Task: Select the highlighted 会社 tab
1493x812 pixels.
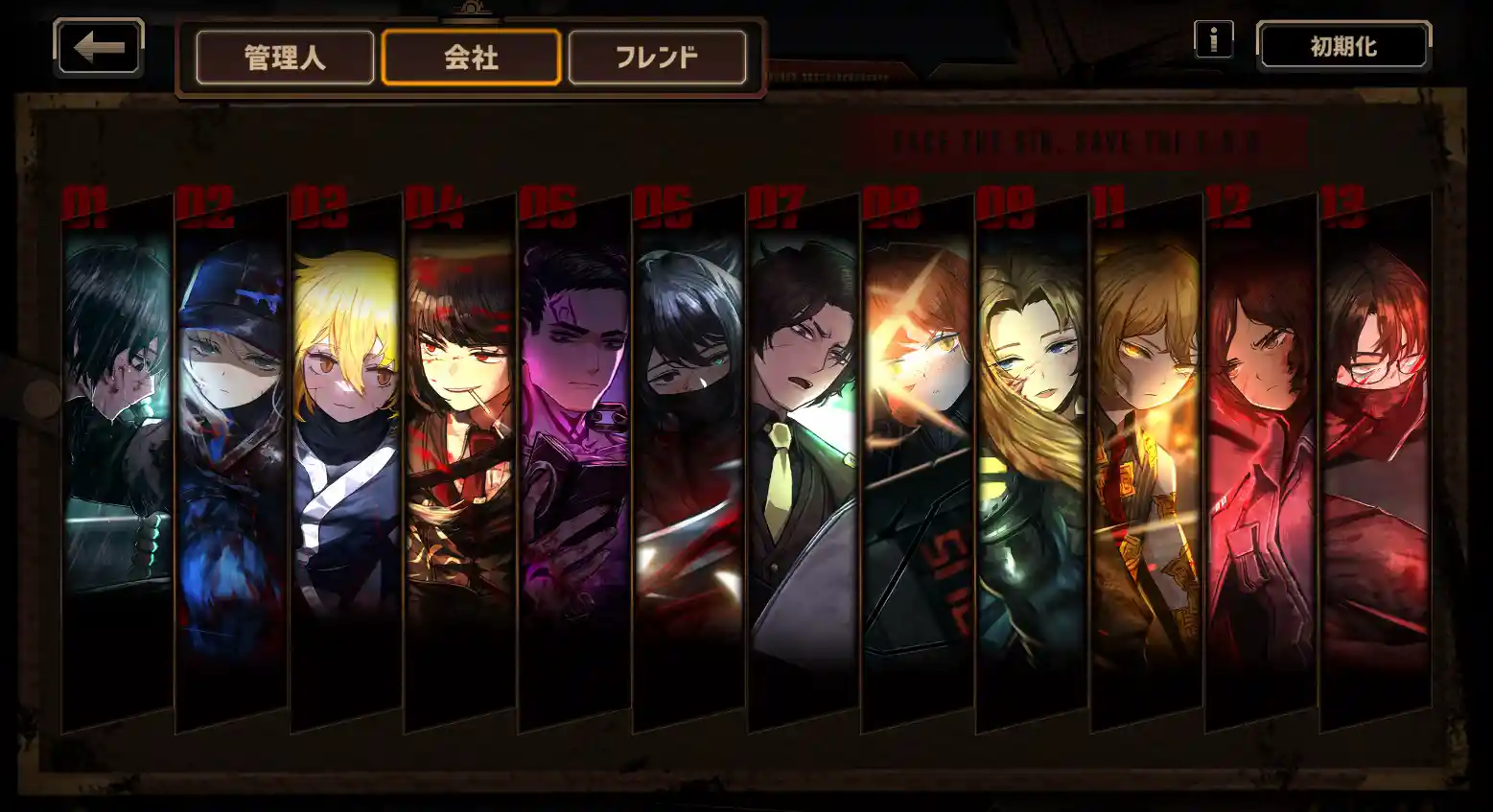Action: [469, 58]
